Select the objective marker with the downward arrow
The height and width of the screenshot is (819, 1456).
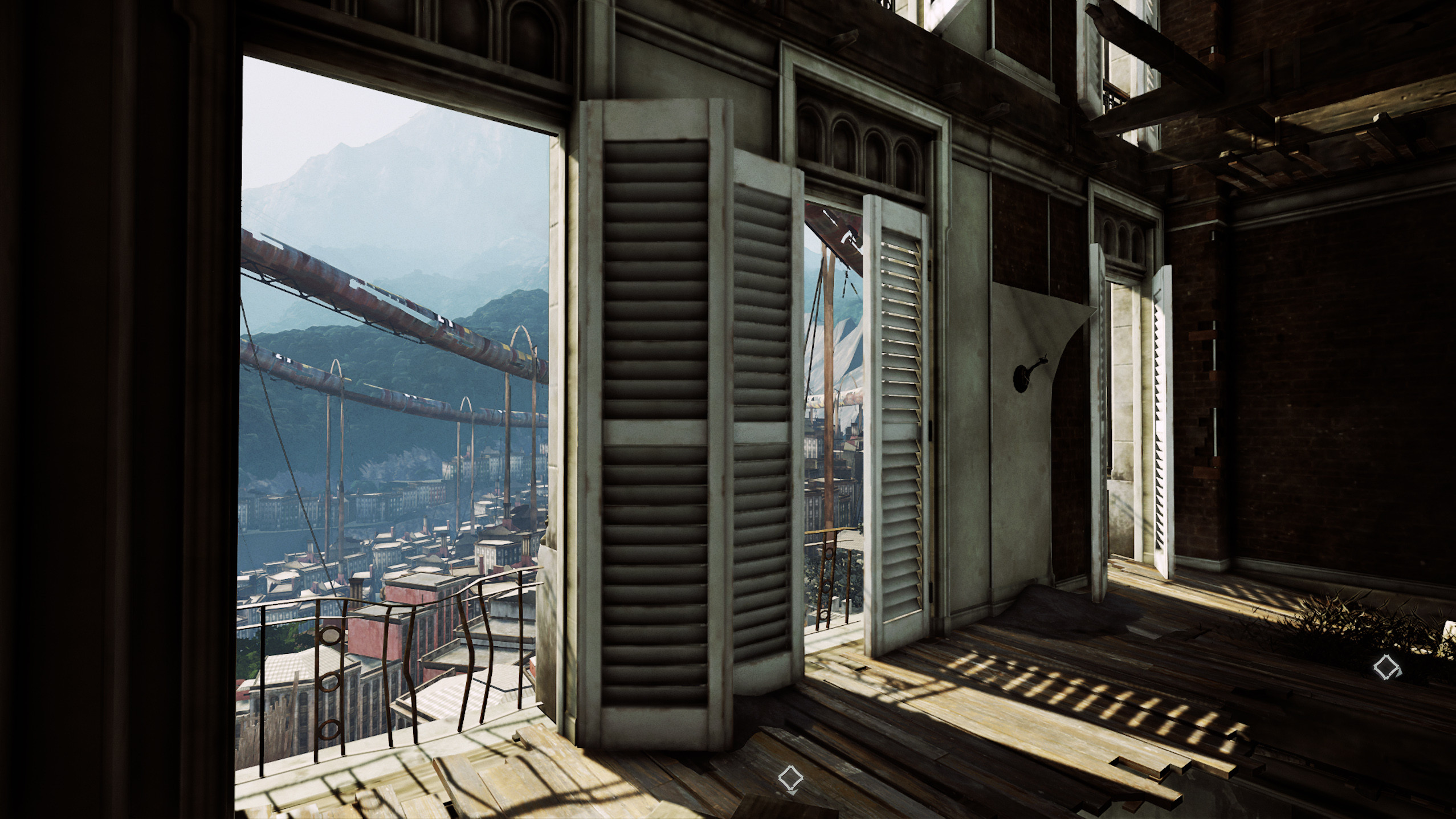pyautogui.click(x=790, y=777)
